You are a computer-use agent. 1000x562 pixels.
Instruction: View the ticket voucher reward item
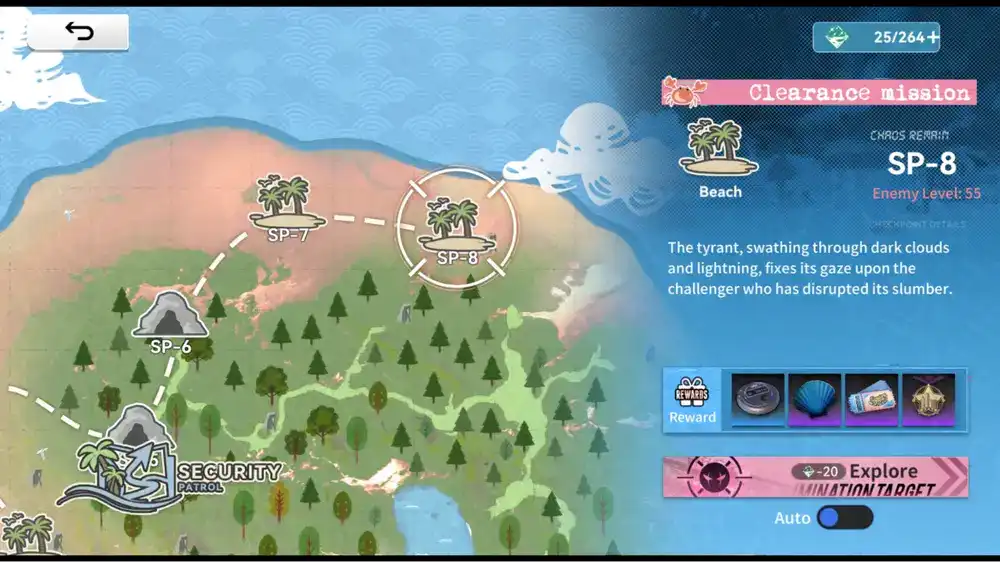coord(871,400)
